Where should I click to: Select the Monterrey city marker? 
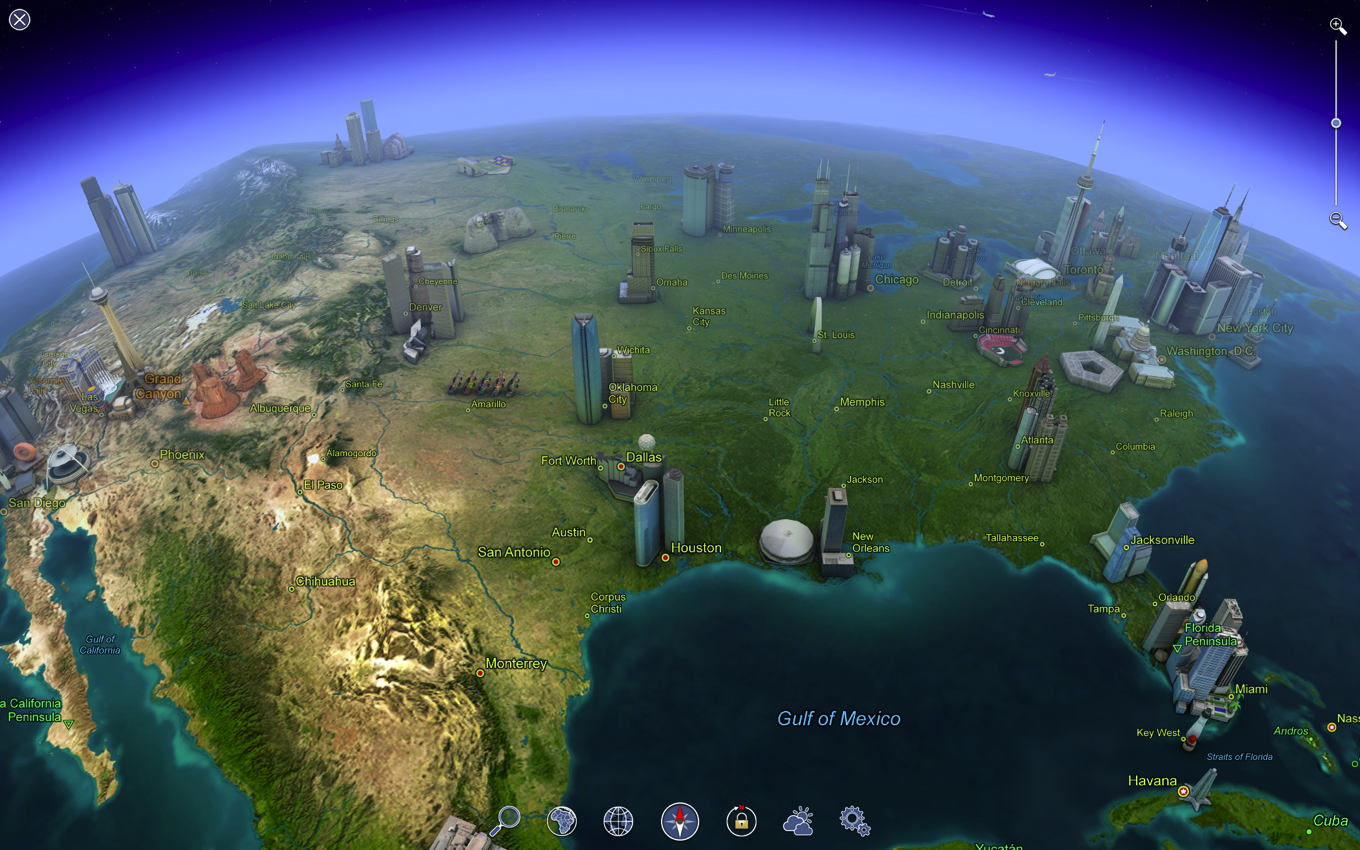[480, 673]
